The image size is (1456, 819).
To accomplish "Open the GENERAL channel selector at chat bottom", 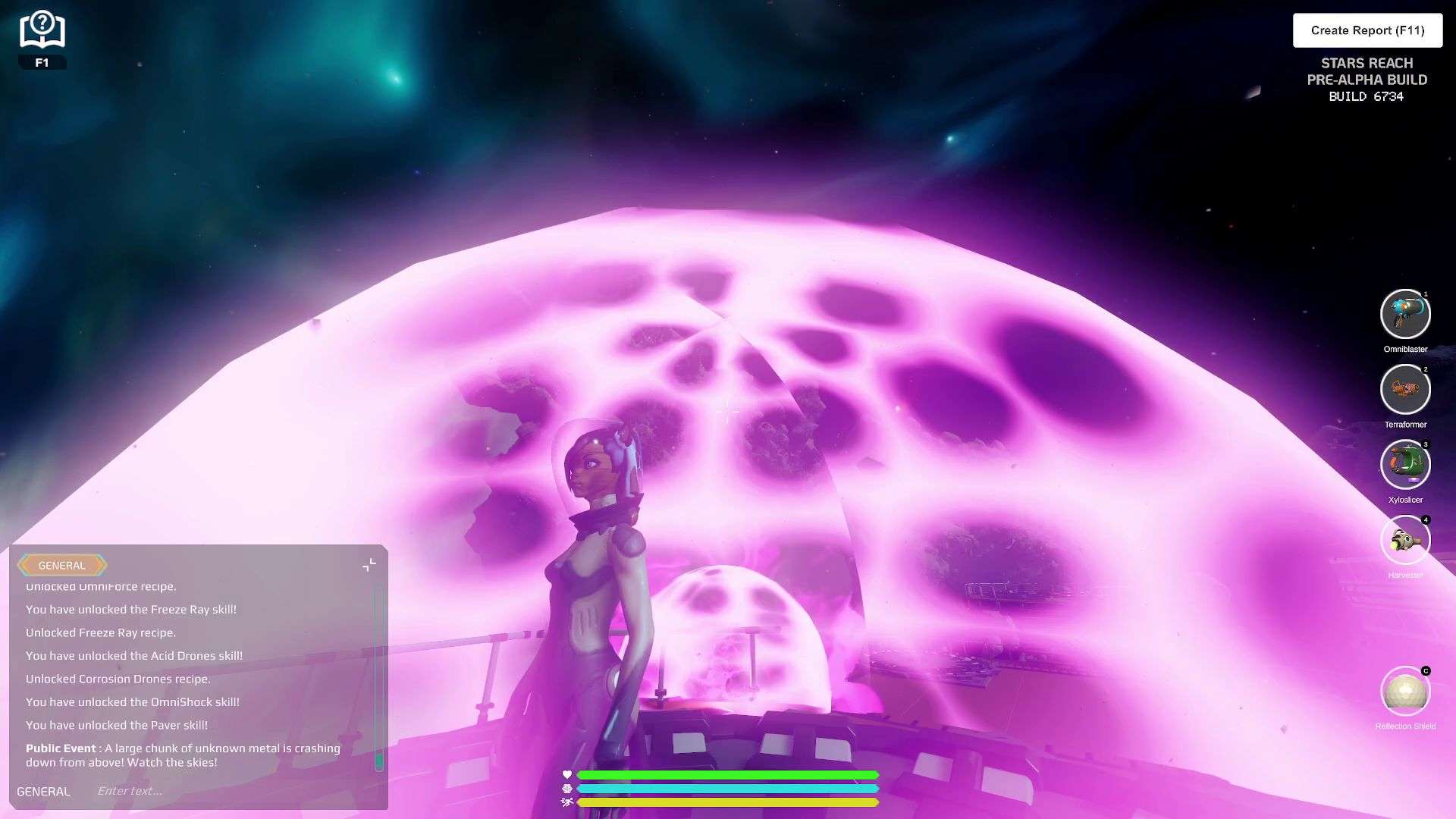I will click(44, 791).
